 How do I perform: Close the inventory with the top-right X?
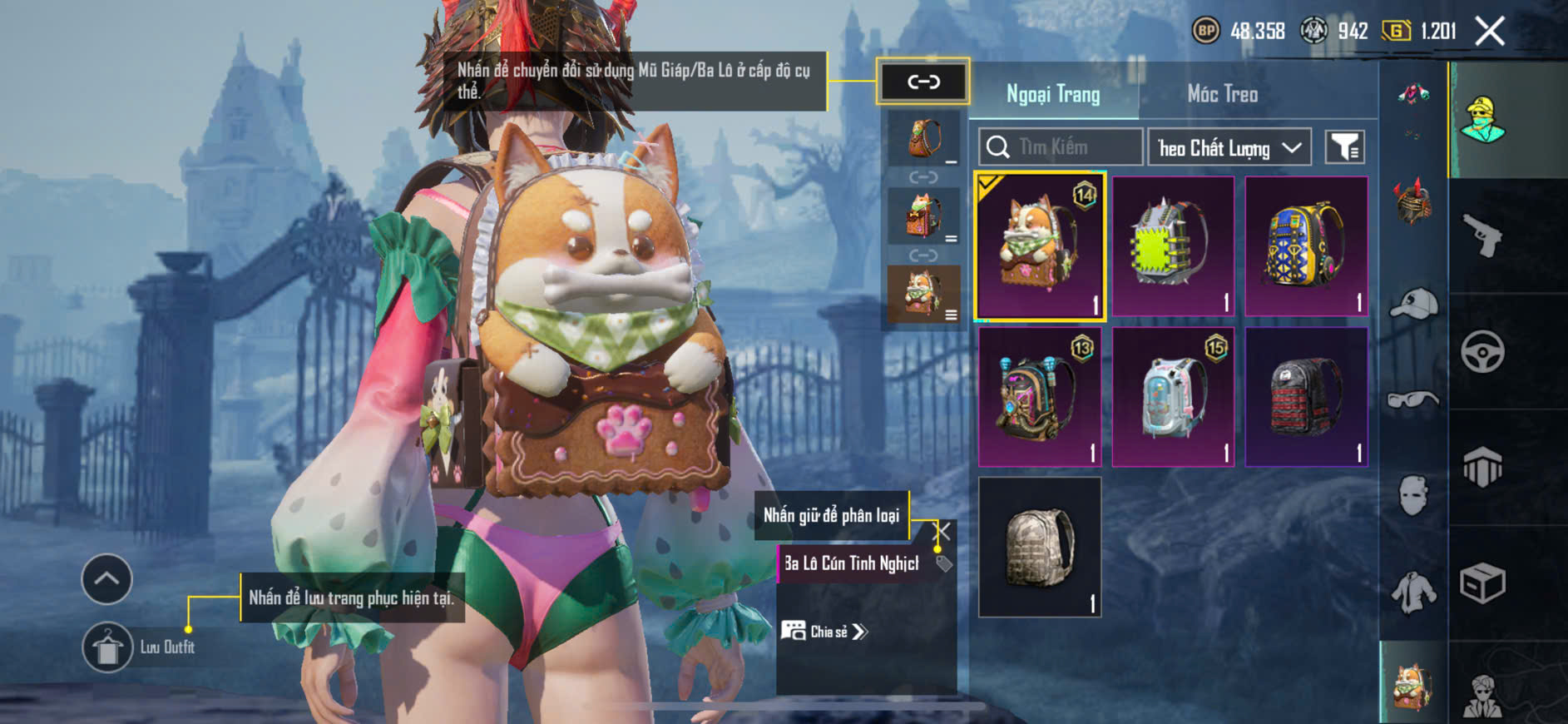tap(1490, 32)
